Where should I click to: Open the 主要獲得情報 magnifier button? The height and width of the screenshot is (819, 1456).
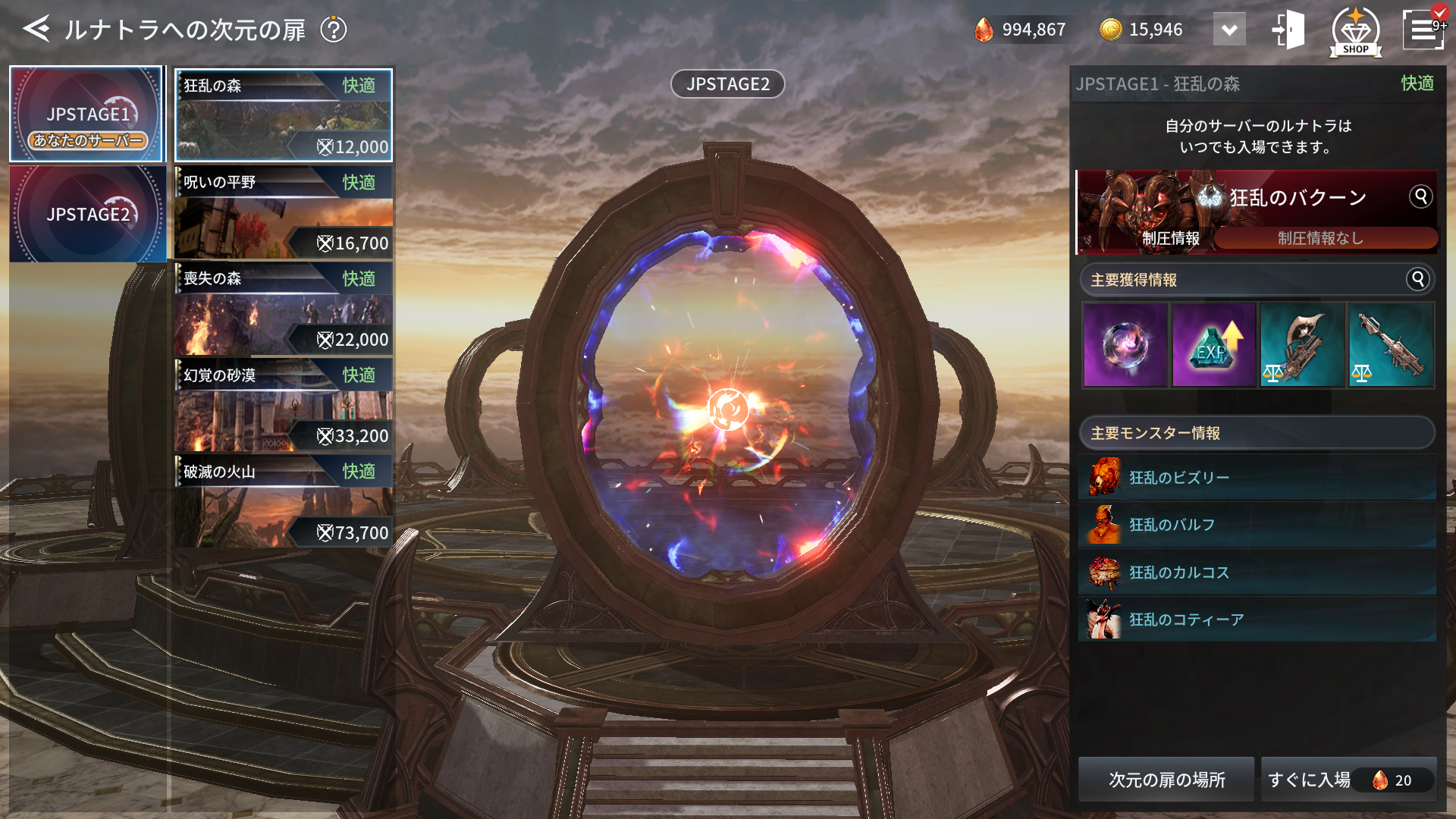pyautogui.click(x=1417, y=279)
